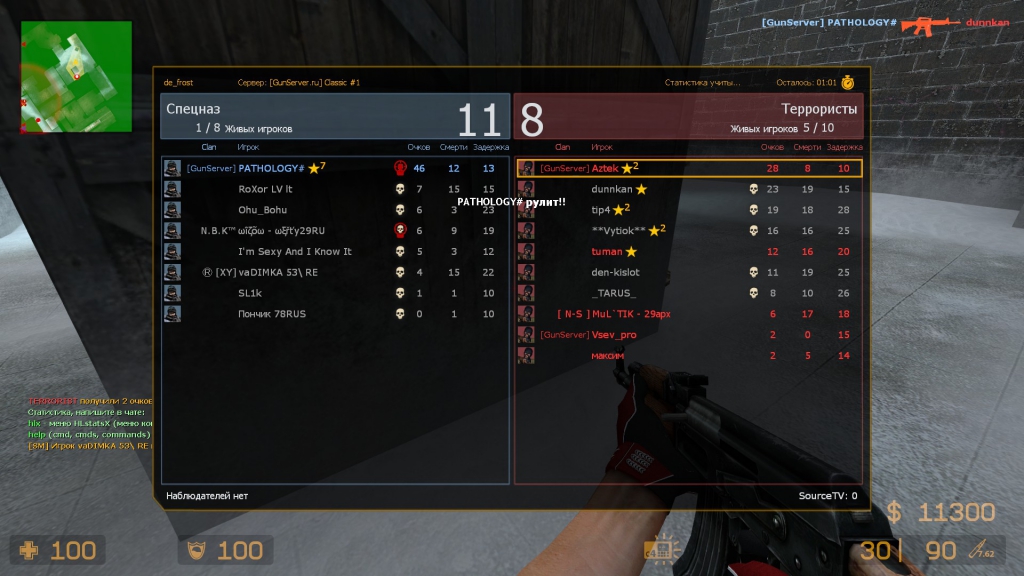Click the vaDIMKA 53\ RE player row

[277, 272]
